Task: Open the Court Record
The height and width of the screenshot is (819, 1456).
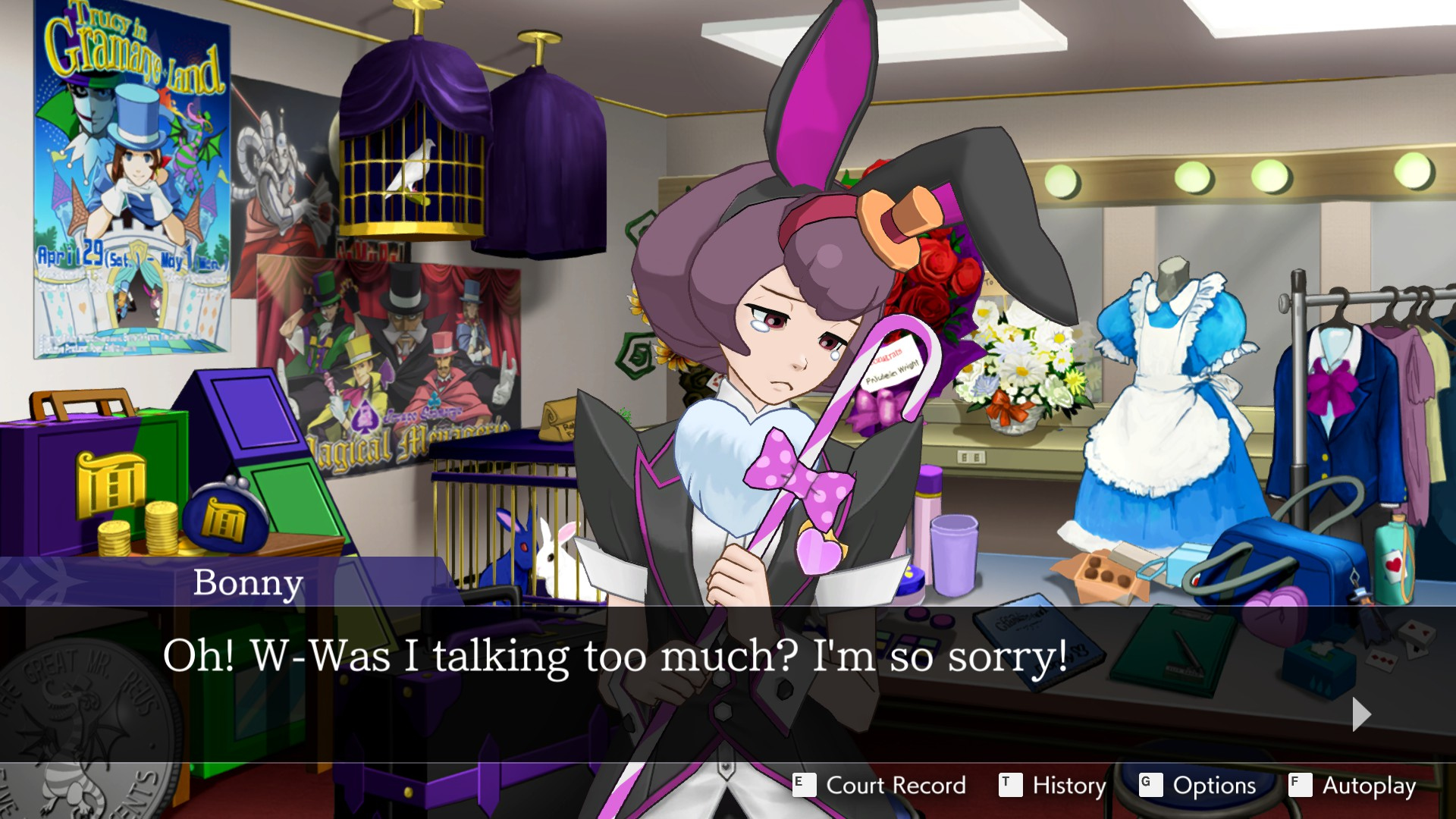Action: pos(880,785)
